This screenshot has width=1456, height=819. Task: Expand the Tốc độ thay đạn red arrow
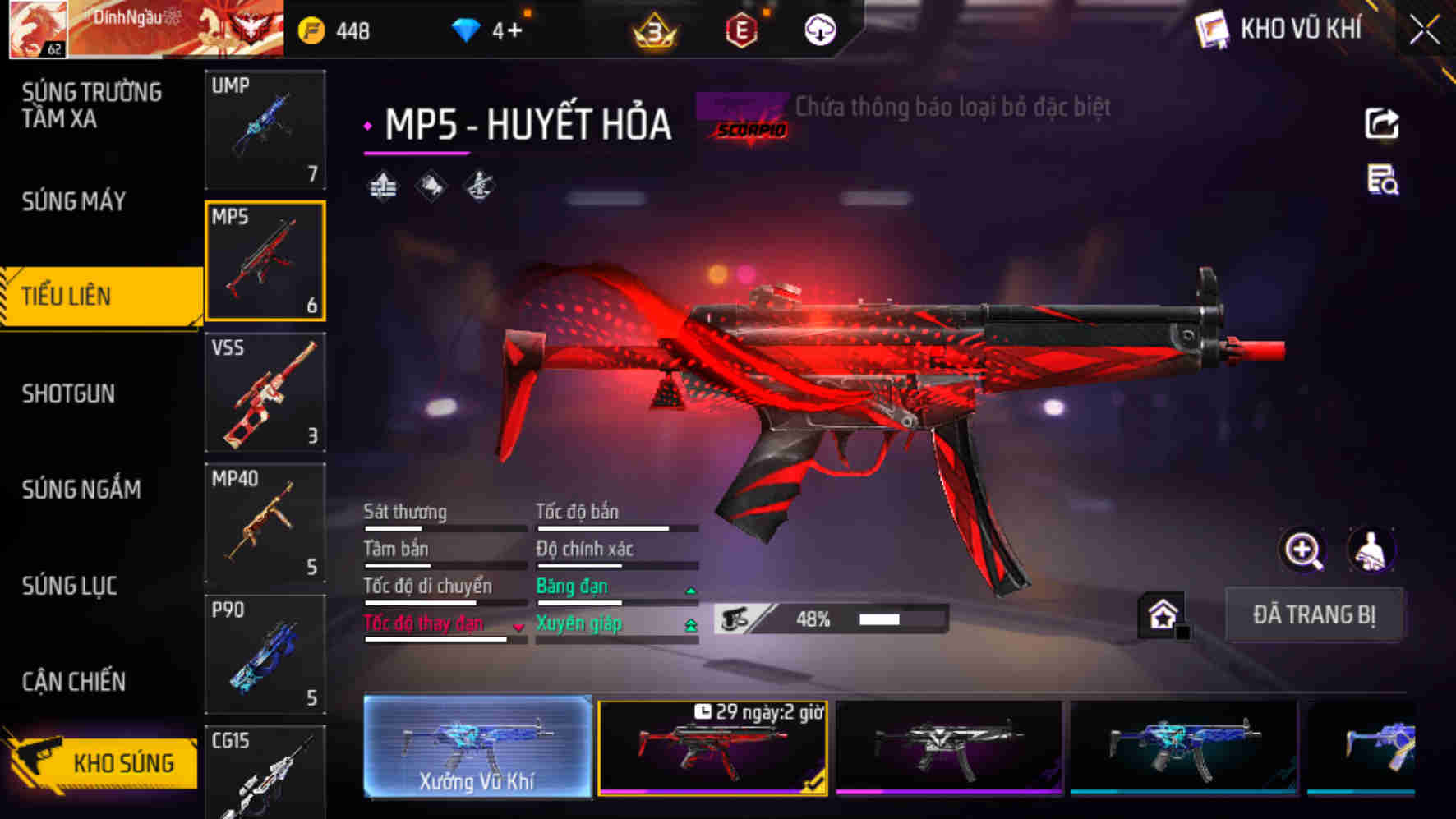coord(518,628)
